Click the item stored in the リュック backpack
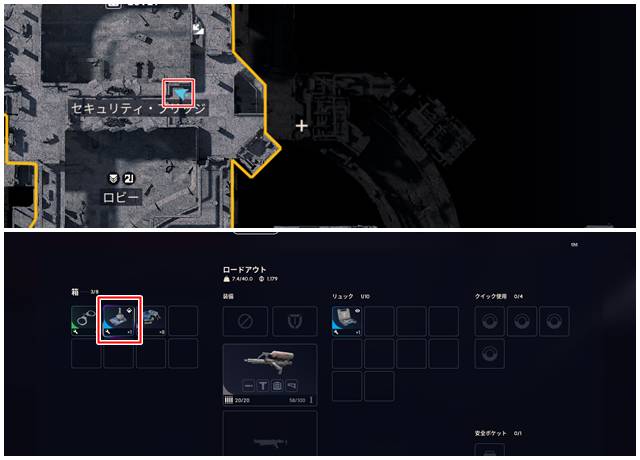Image resolution: width=640 pixels, height=460 pixels. 347,320
